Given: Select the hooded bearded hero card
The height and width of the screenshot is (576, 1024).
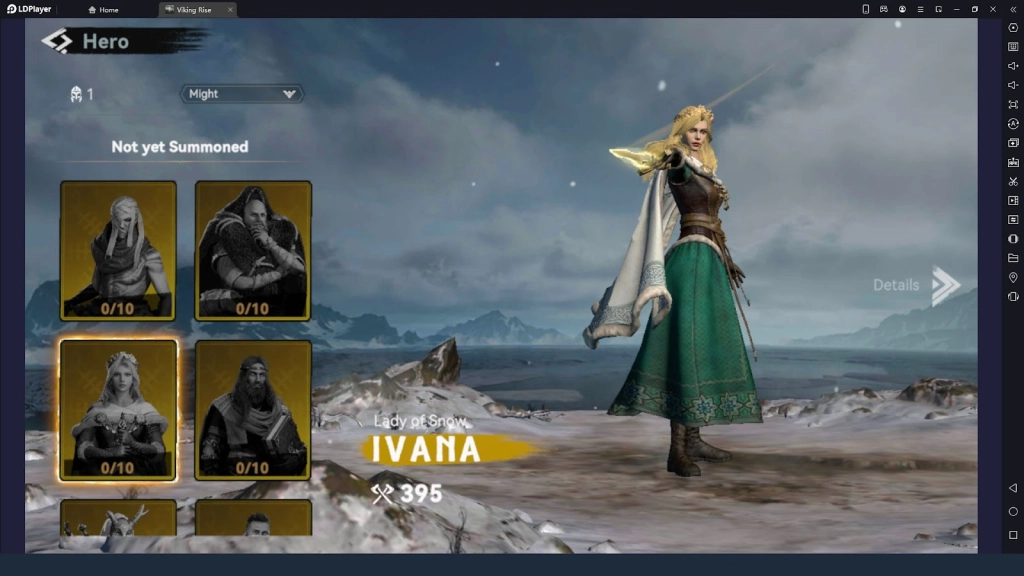Looking at the screenshot, I should pos(253,250).
